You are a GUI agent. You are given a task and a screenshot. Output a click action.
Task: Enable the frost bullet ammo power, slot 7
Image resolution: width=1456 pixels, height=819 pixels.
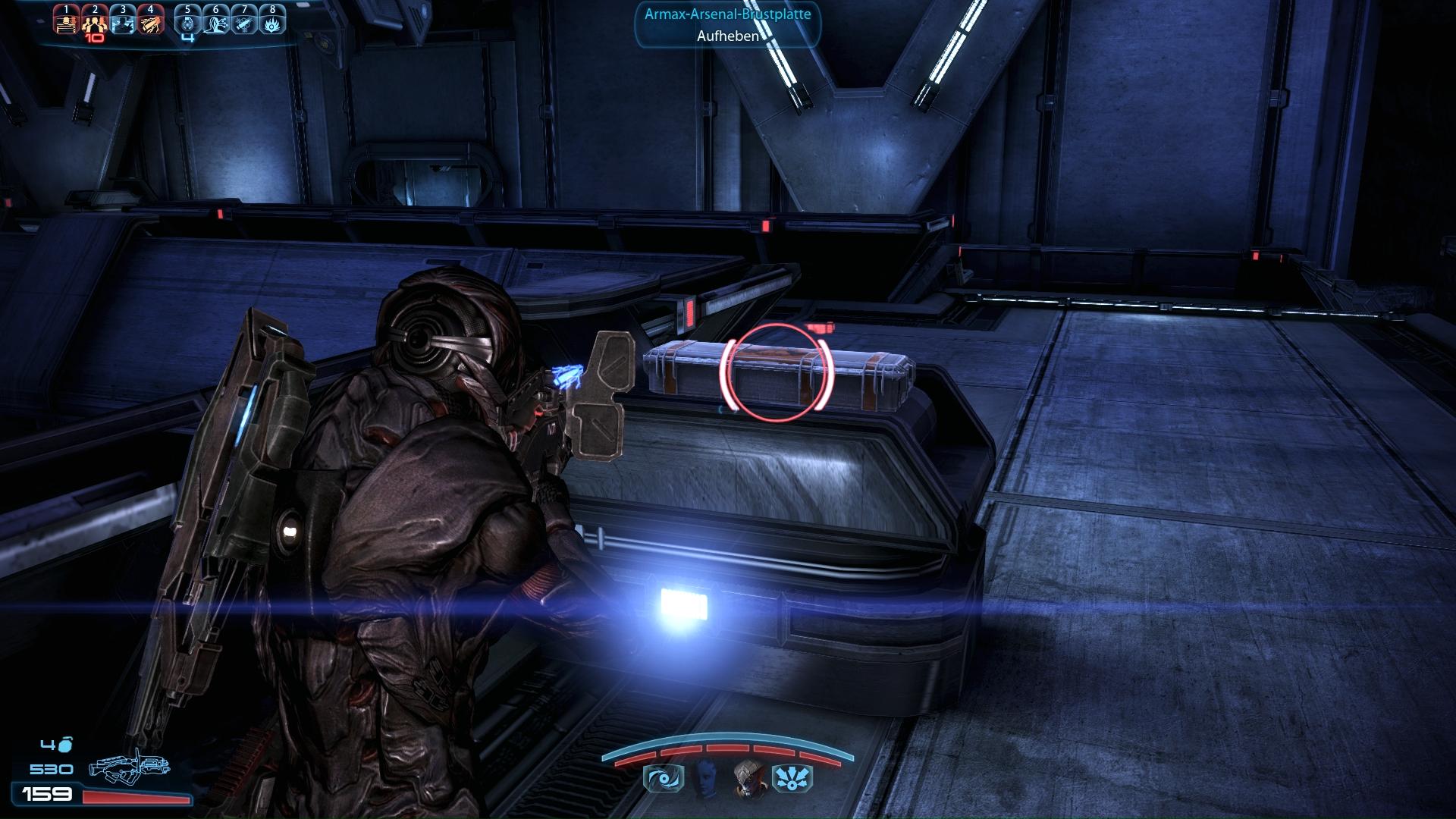pos(244,24)
